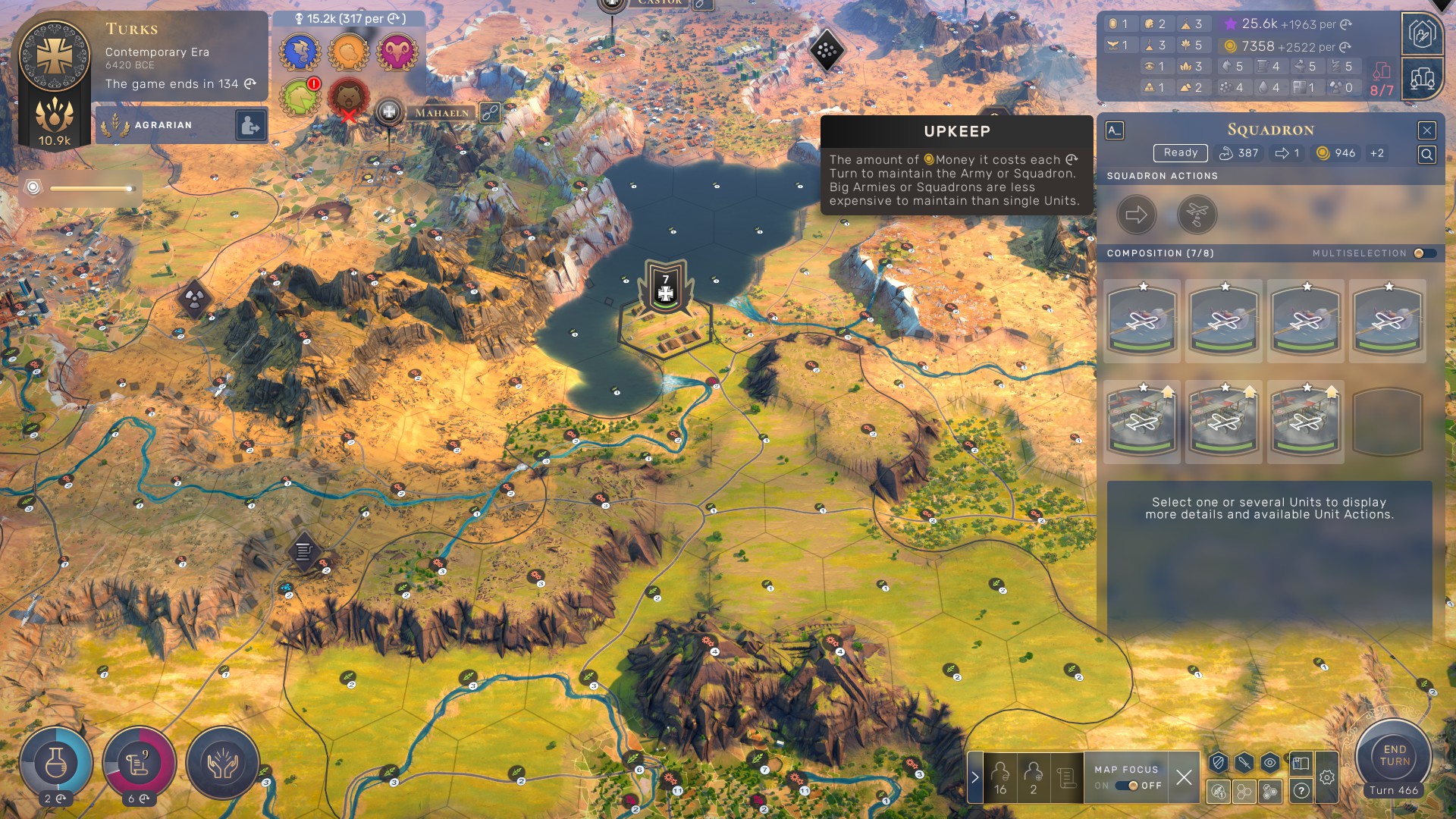Rename the Squadron with the text icon
This screenshot has height=819, width=1456.
tap(1114, 130)
